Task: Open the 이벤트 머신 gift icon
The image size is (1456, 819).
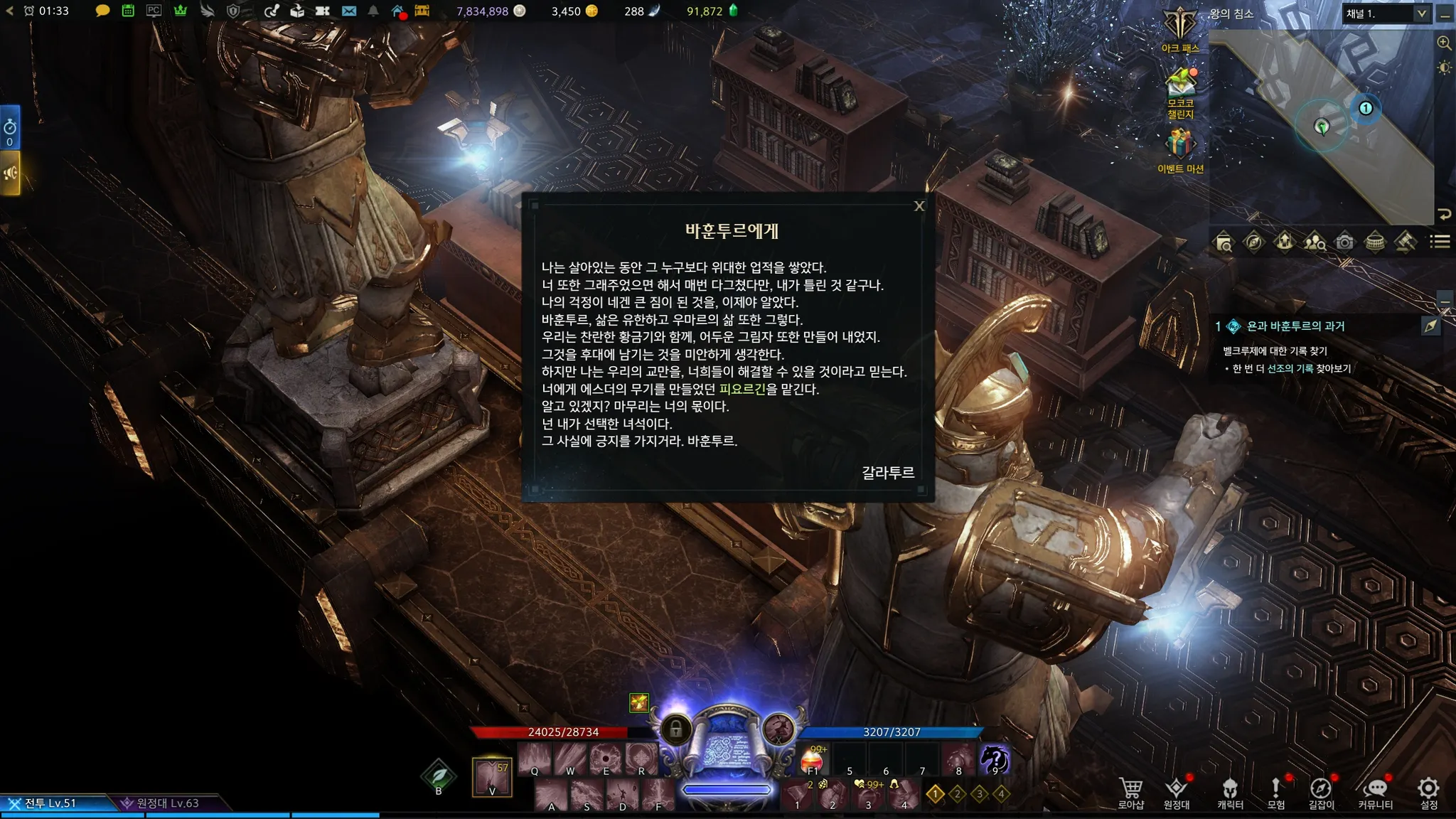Action: pos(1180,149)
